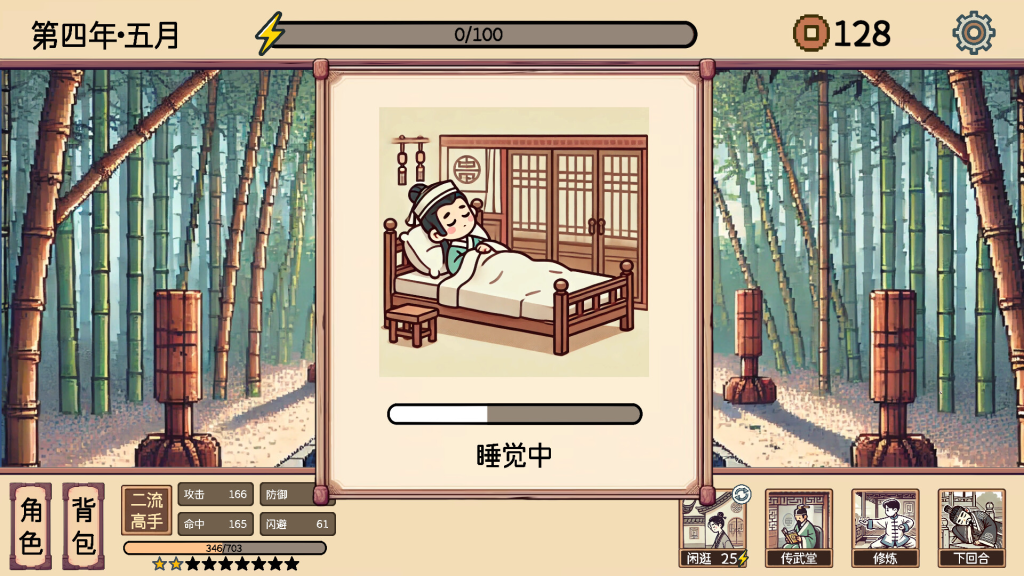Enter the 传武堂 hall

click(799, 529)
